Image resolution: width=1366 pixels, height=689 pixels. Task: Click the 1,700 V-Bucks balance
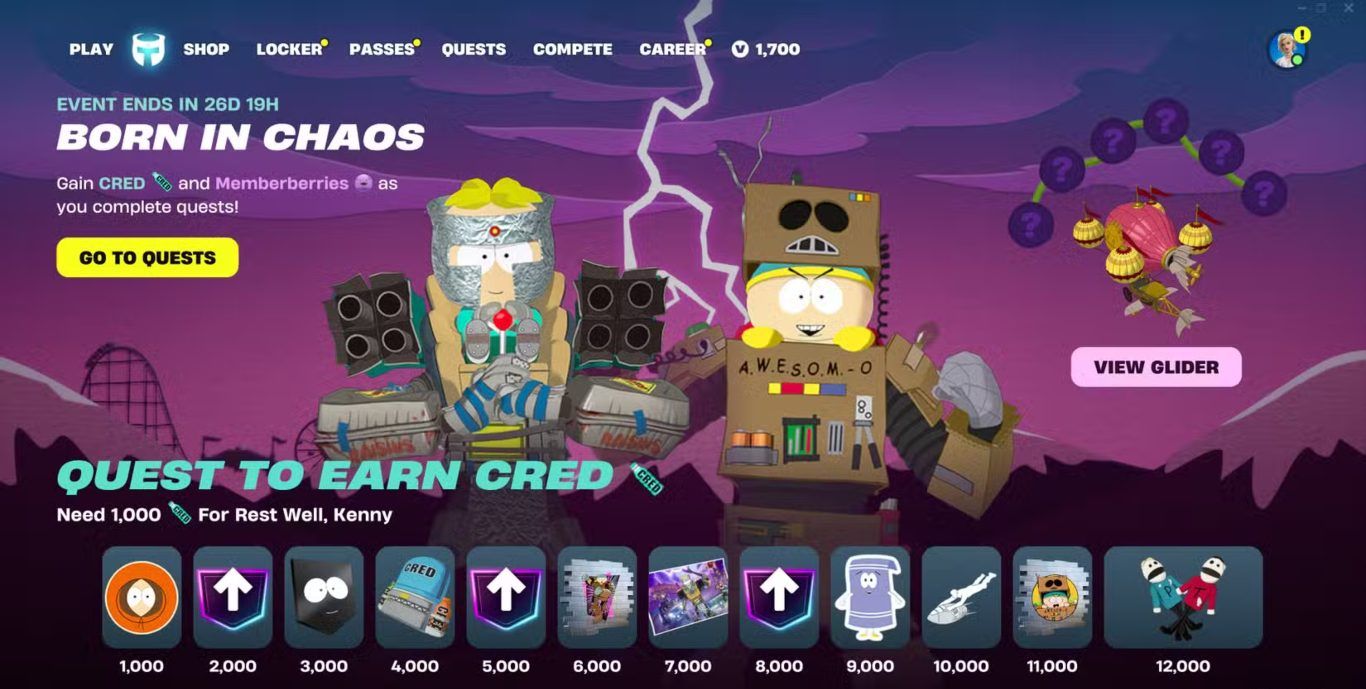[x=766, y=49]
